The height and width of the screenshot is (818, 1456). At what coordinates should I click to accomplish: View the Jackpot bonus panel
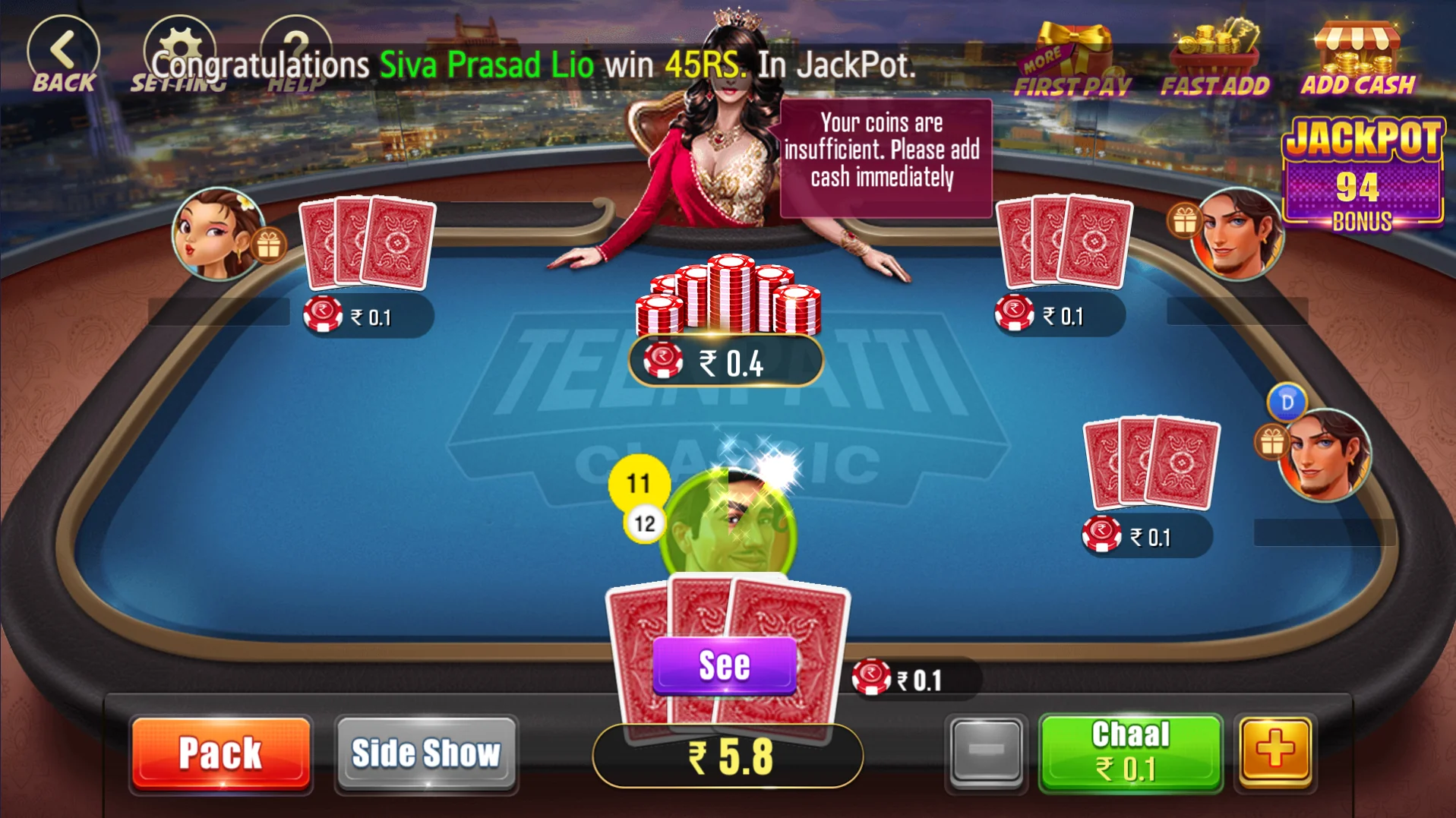(1363, 175)
